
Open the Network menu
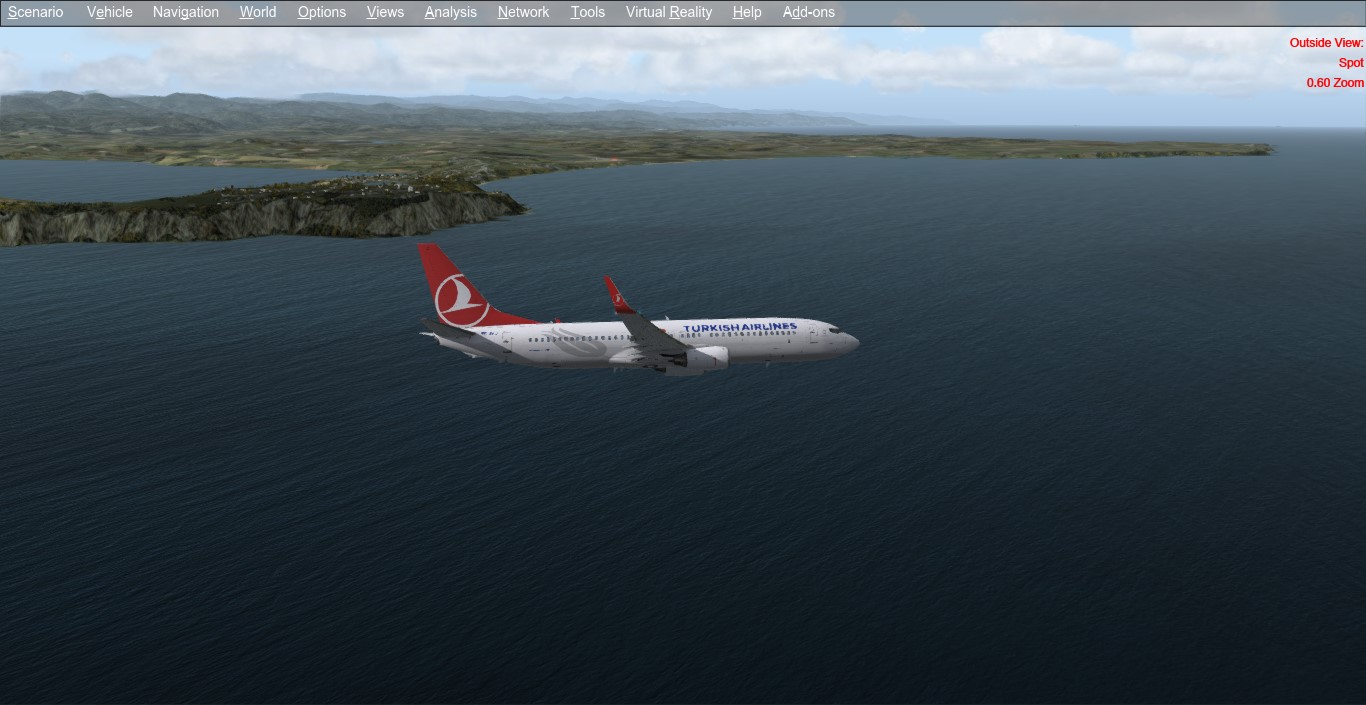[524, 12]
